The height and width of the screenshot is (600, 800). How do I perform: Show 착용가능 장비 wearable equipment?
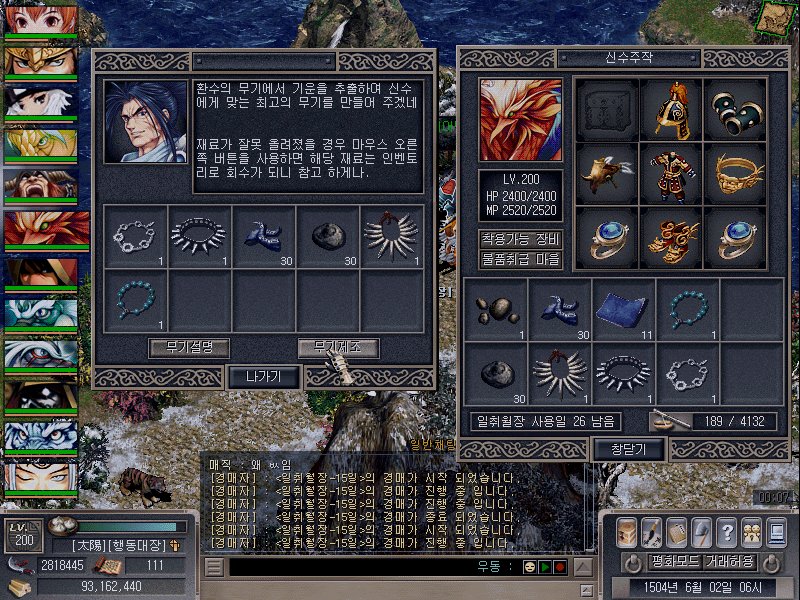point(520,239)
